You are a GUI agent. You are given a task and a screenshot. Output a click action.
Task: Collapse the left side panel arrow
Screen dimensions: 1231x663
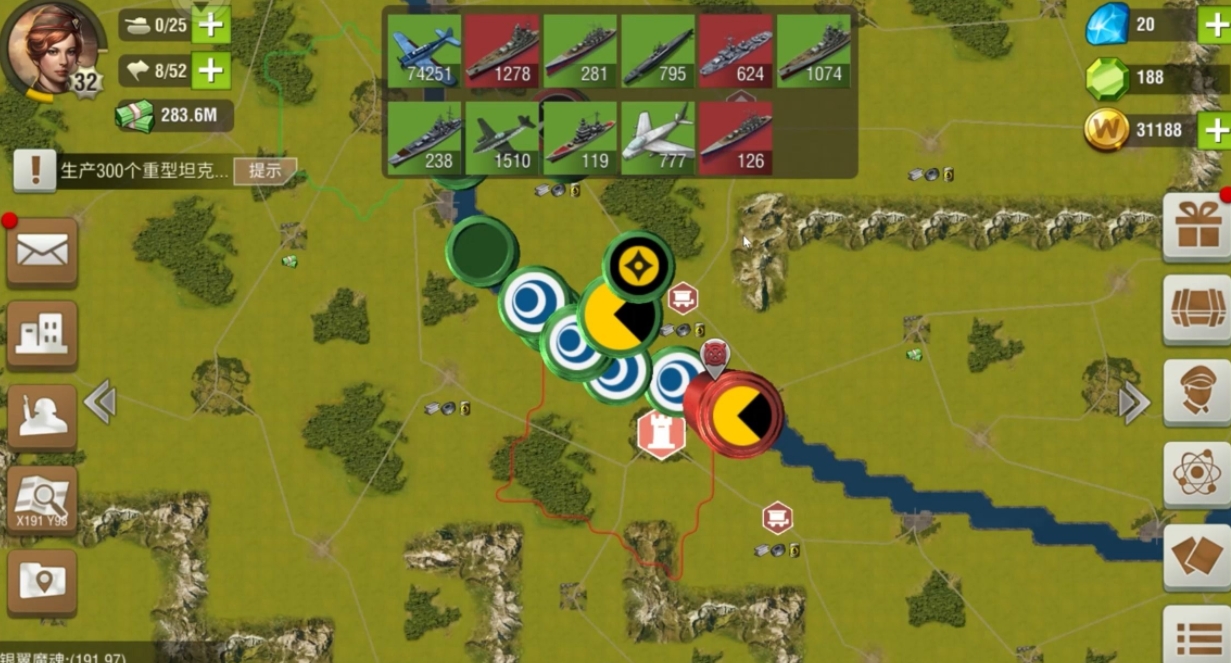100,402
